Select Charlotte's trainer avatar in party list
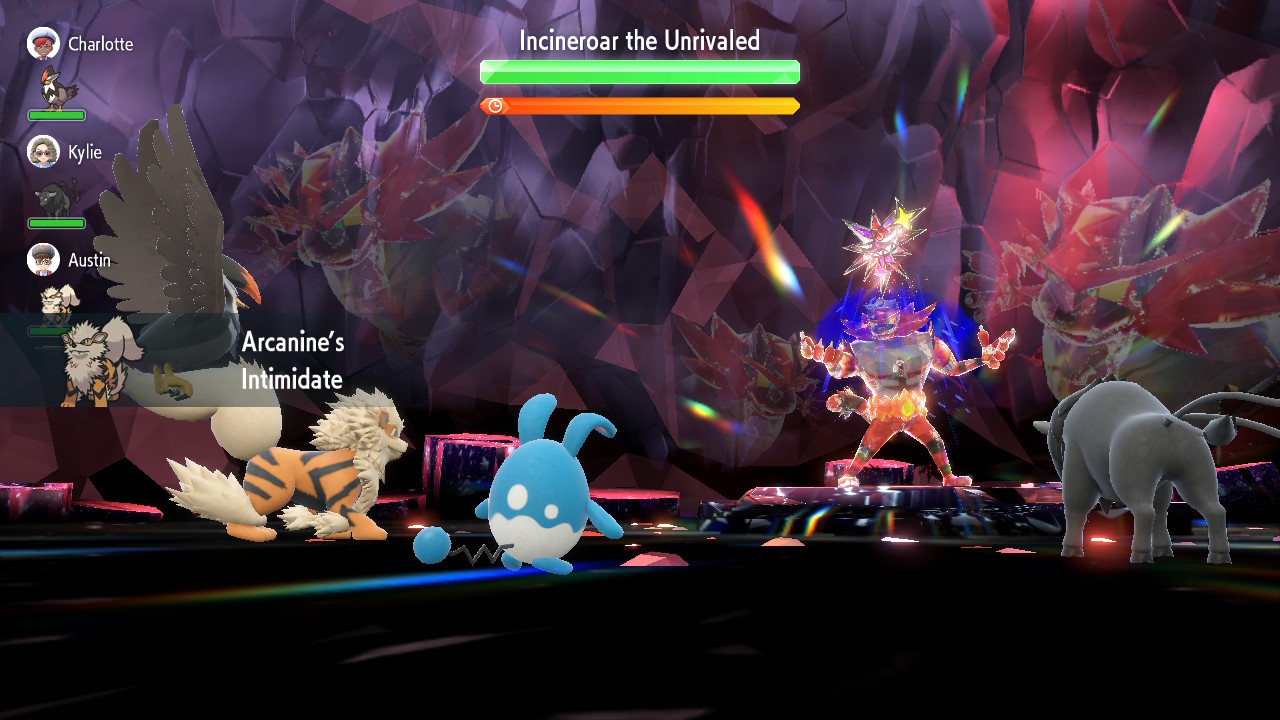Viewport: 1280px width, 720px height. tap(43, 44)
